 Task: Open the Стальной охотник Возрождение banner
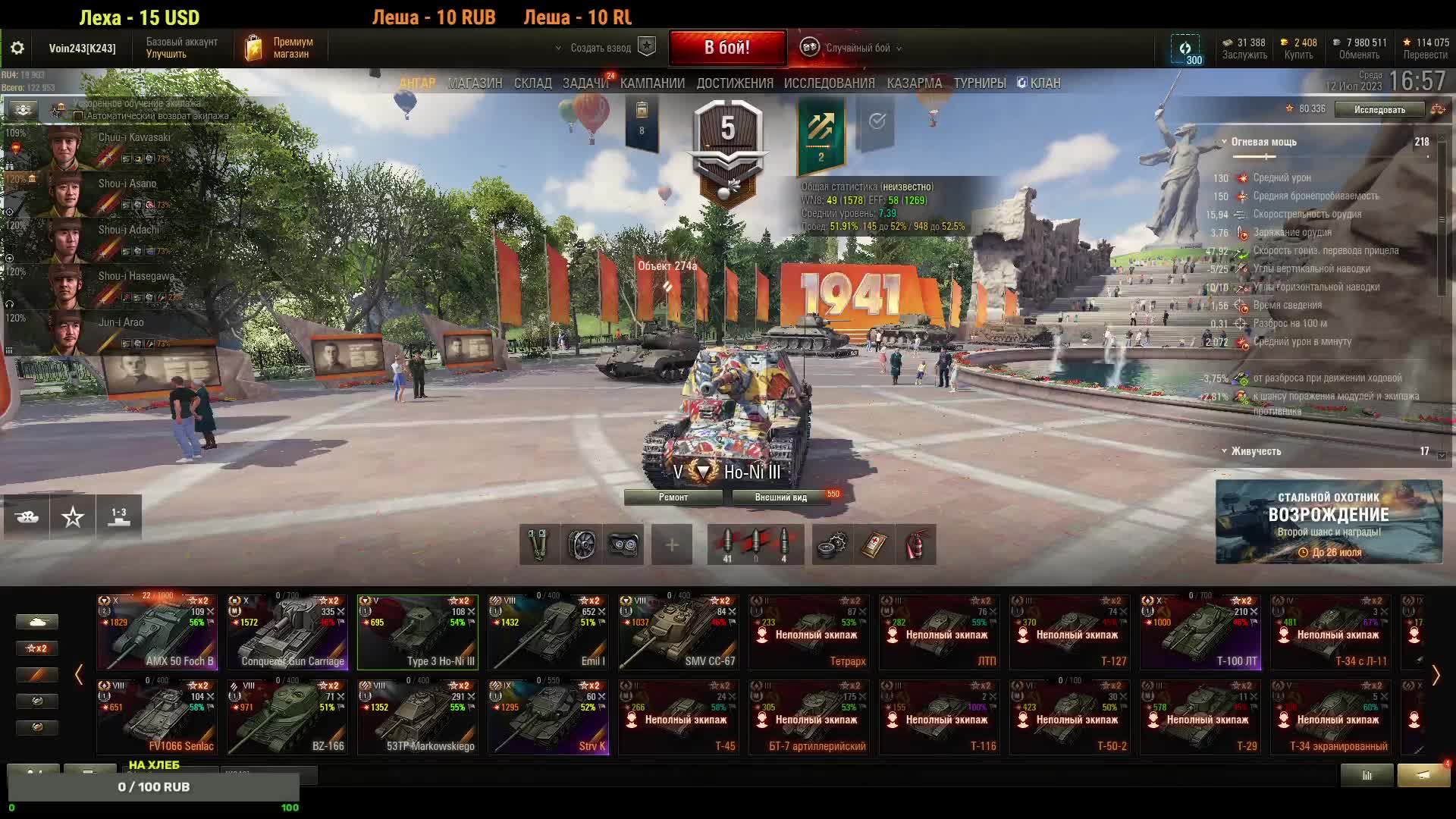pos(1329,522)
